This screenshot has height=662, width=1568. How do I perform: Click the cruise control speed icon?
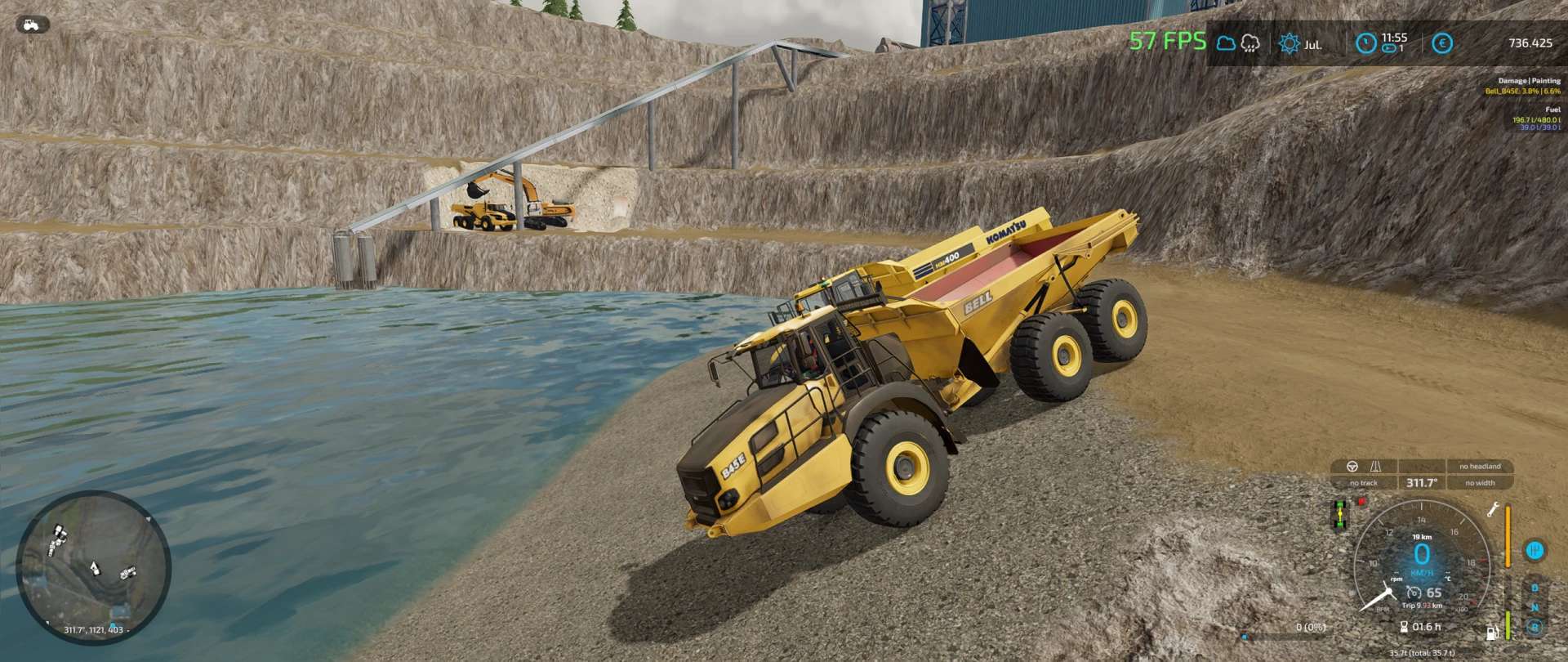point(1414,593)
